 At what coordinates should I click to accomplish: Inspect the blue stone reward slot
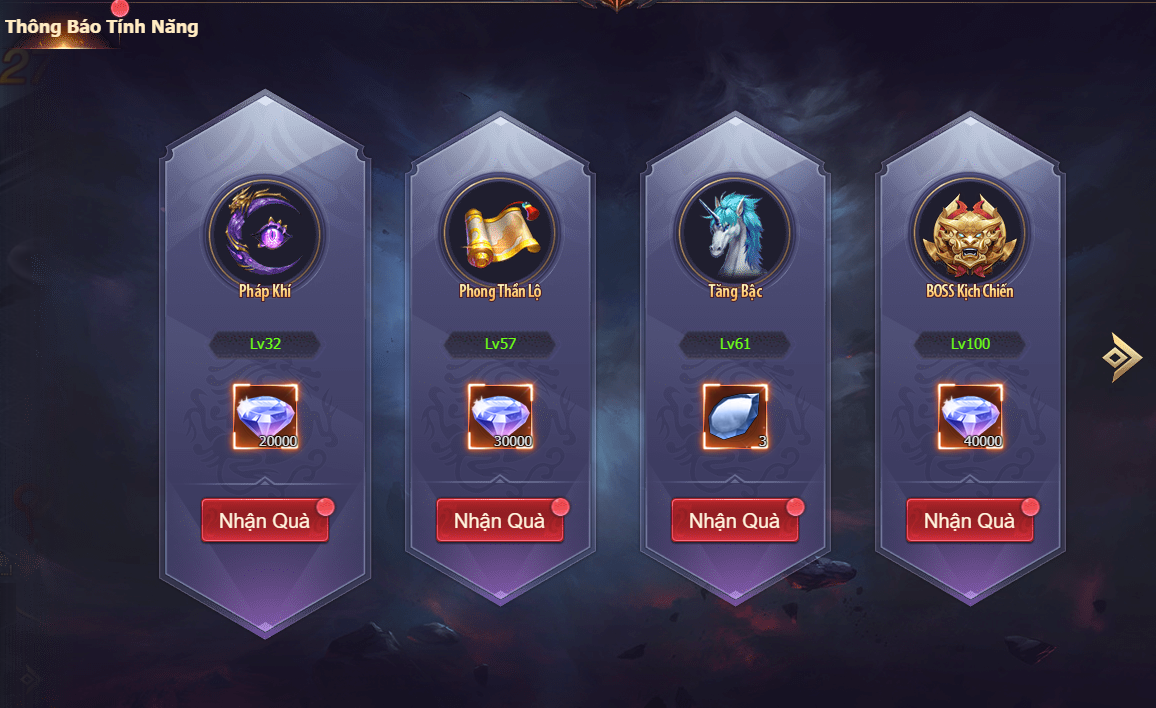(735, 416)
